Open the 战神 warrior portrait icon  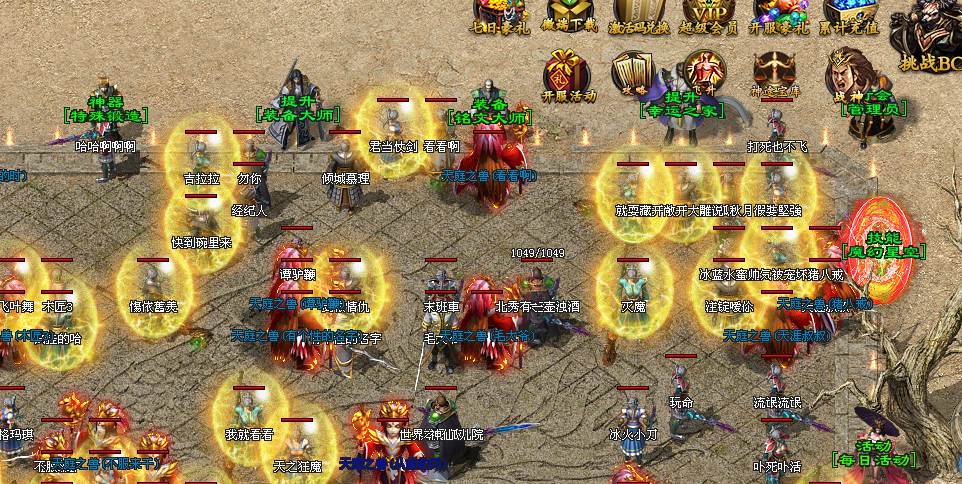pyautogui.click(x=847, y=70)
